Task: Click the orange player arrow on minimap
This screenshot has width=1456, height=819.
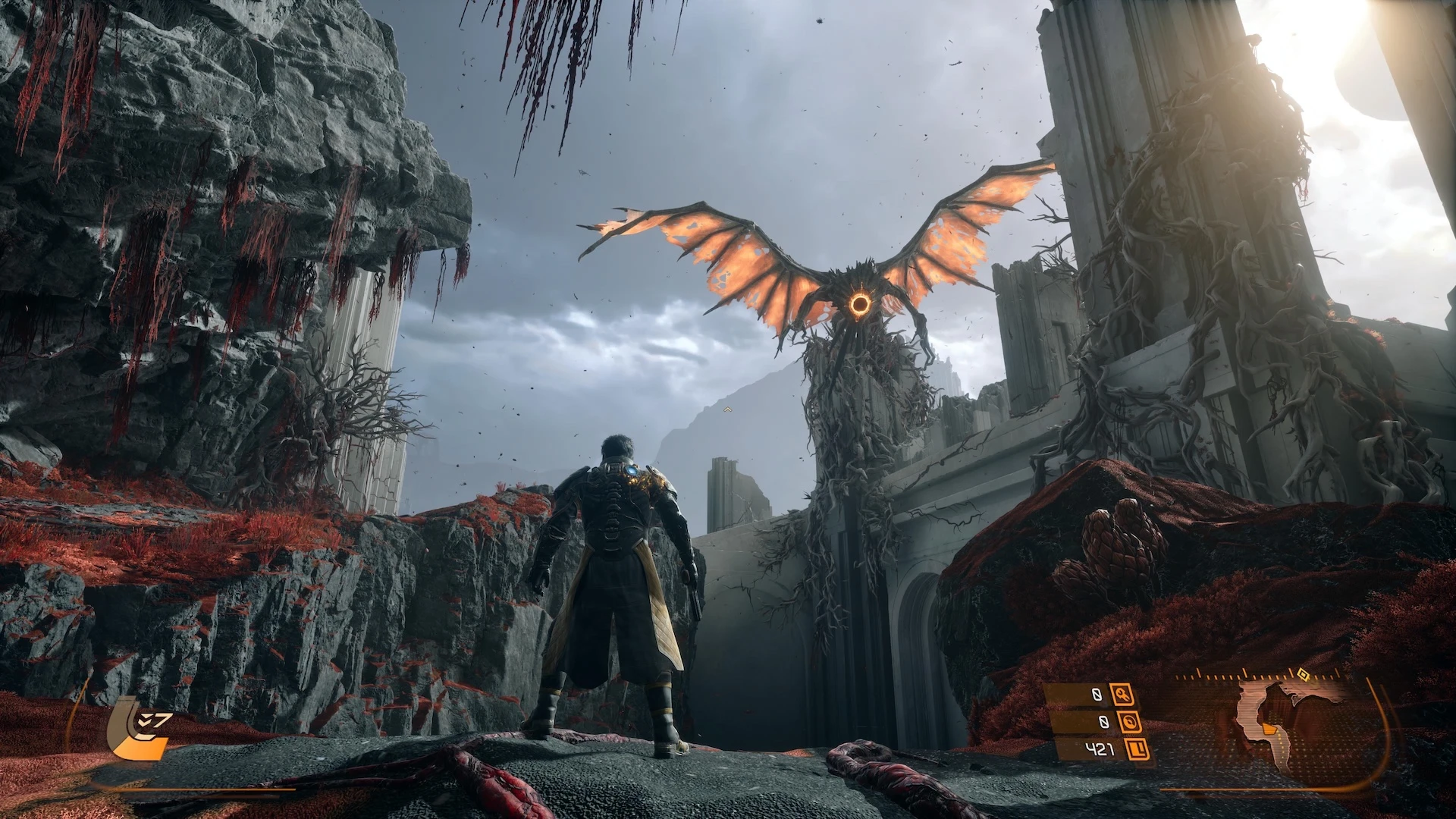Action: [1269, 731]
